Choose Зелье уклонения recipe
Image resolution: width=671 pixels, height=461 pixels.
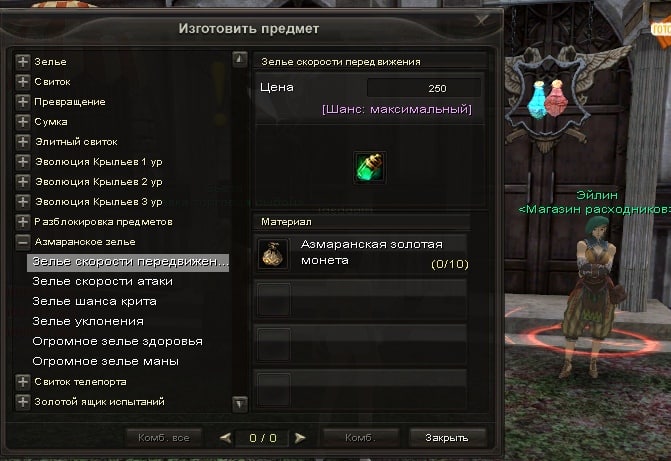pos(88,321)
